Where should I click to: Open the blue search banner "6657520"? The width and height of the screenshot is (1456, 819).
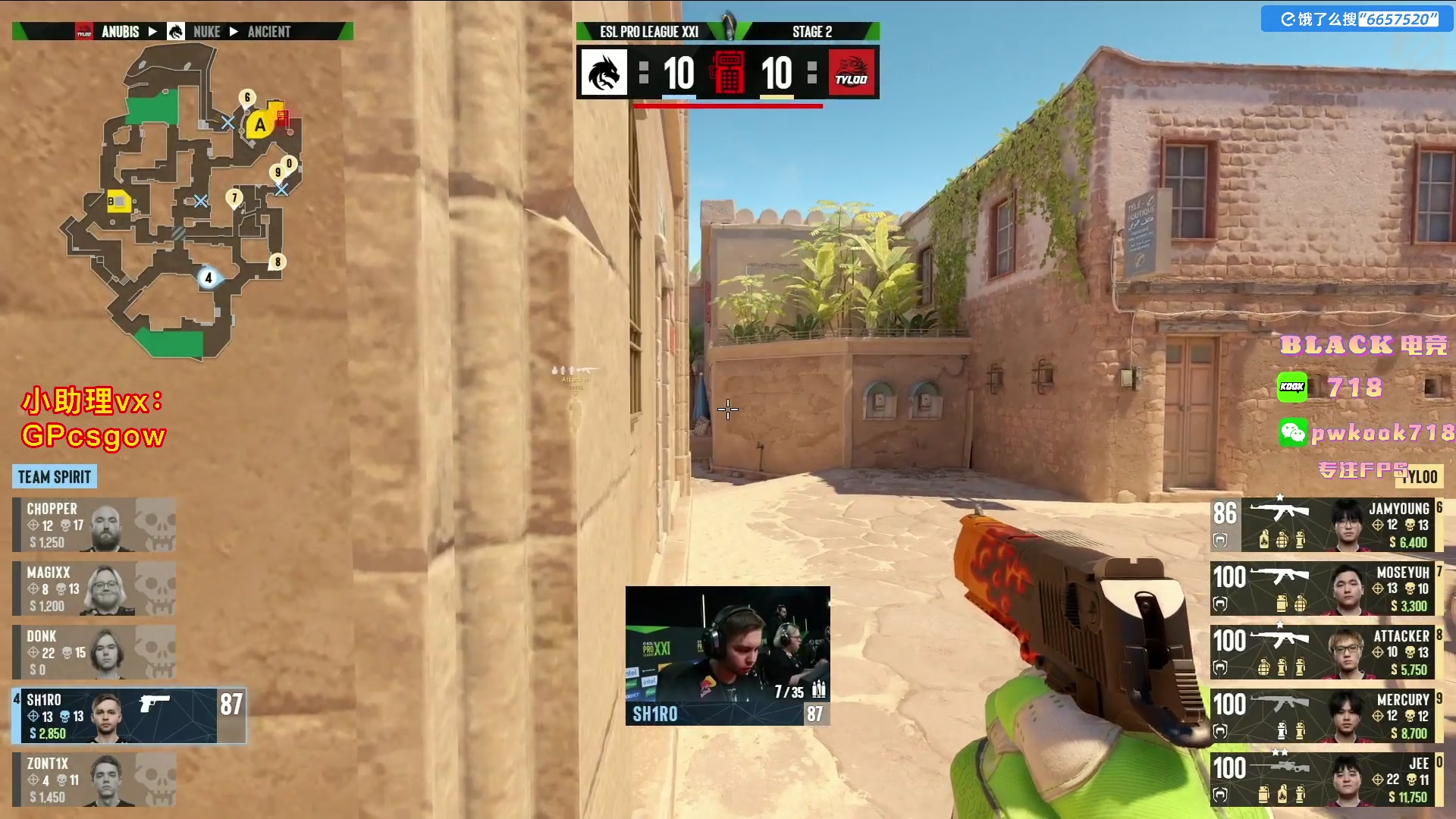pos(1357,19)
